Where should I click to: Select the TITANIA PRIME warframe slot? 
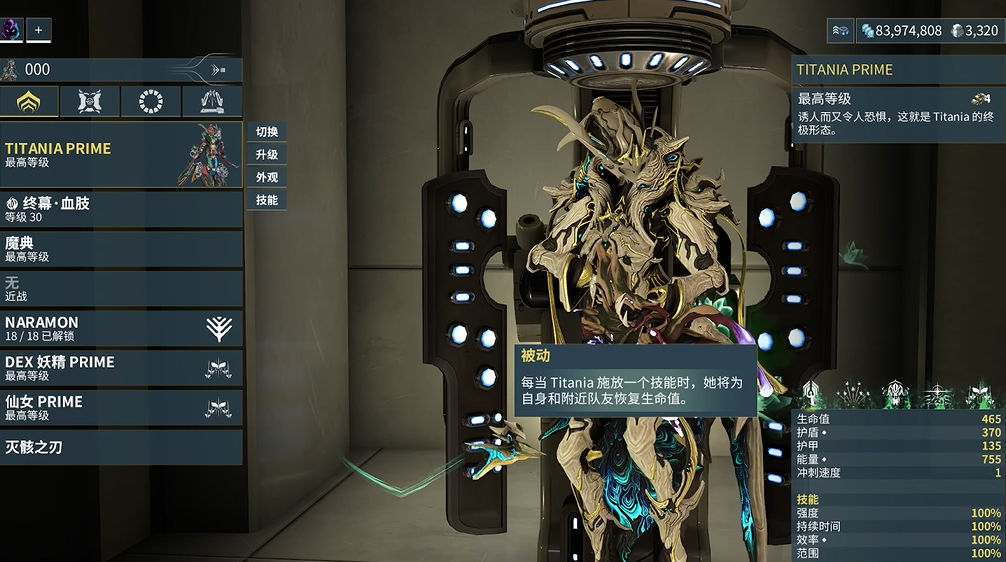point(121,154)
